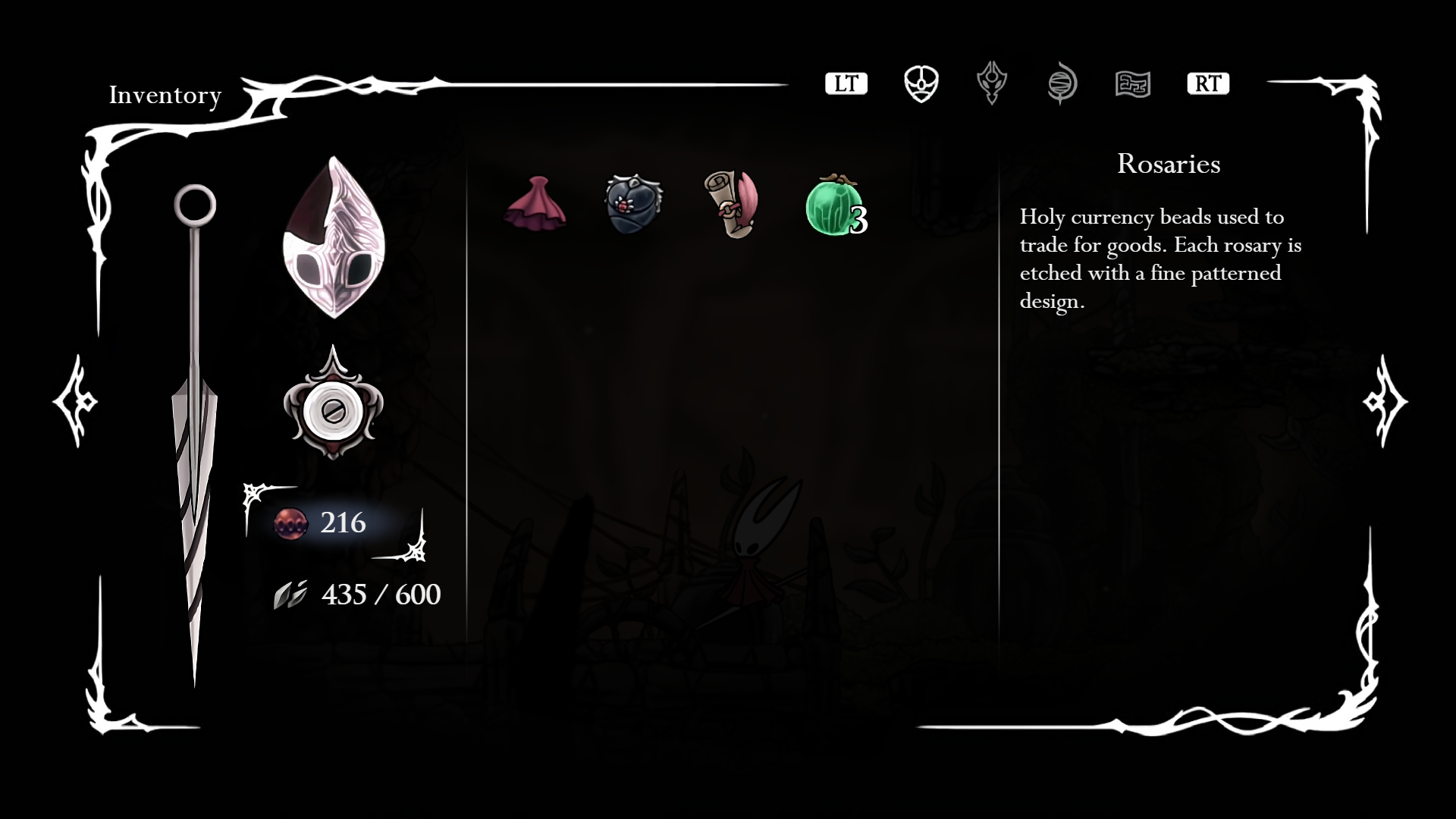1456x819 pixels.
Task: Switch to the folded map tab
Action: (1133, 83)
